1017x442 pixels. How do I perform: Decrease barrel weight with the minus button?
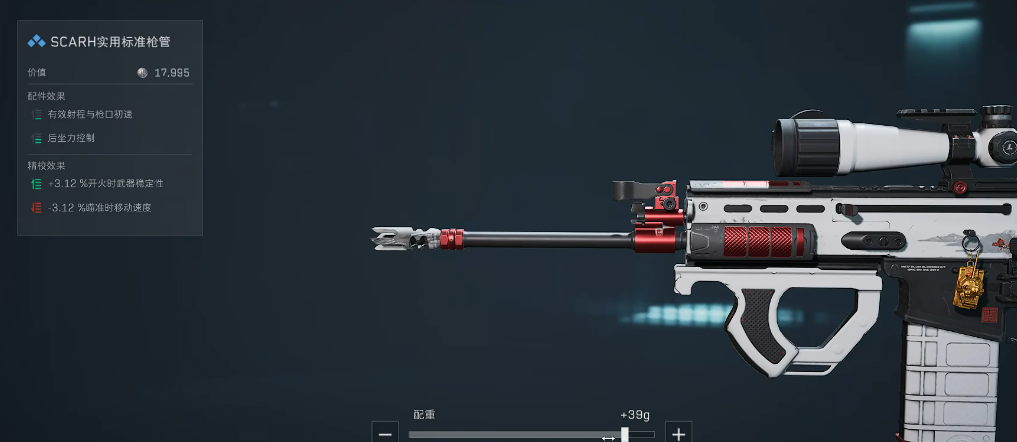385,434
